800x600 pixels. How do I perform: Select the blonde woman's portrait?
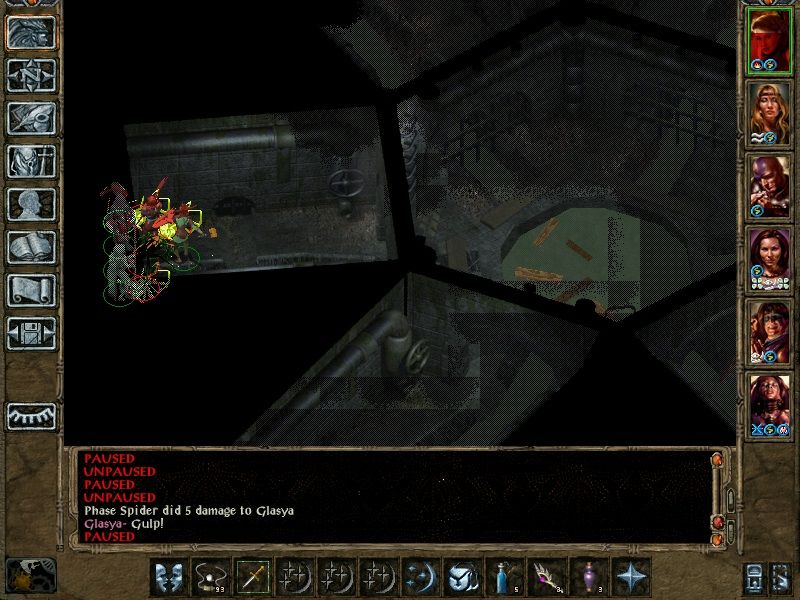768,113
